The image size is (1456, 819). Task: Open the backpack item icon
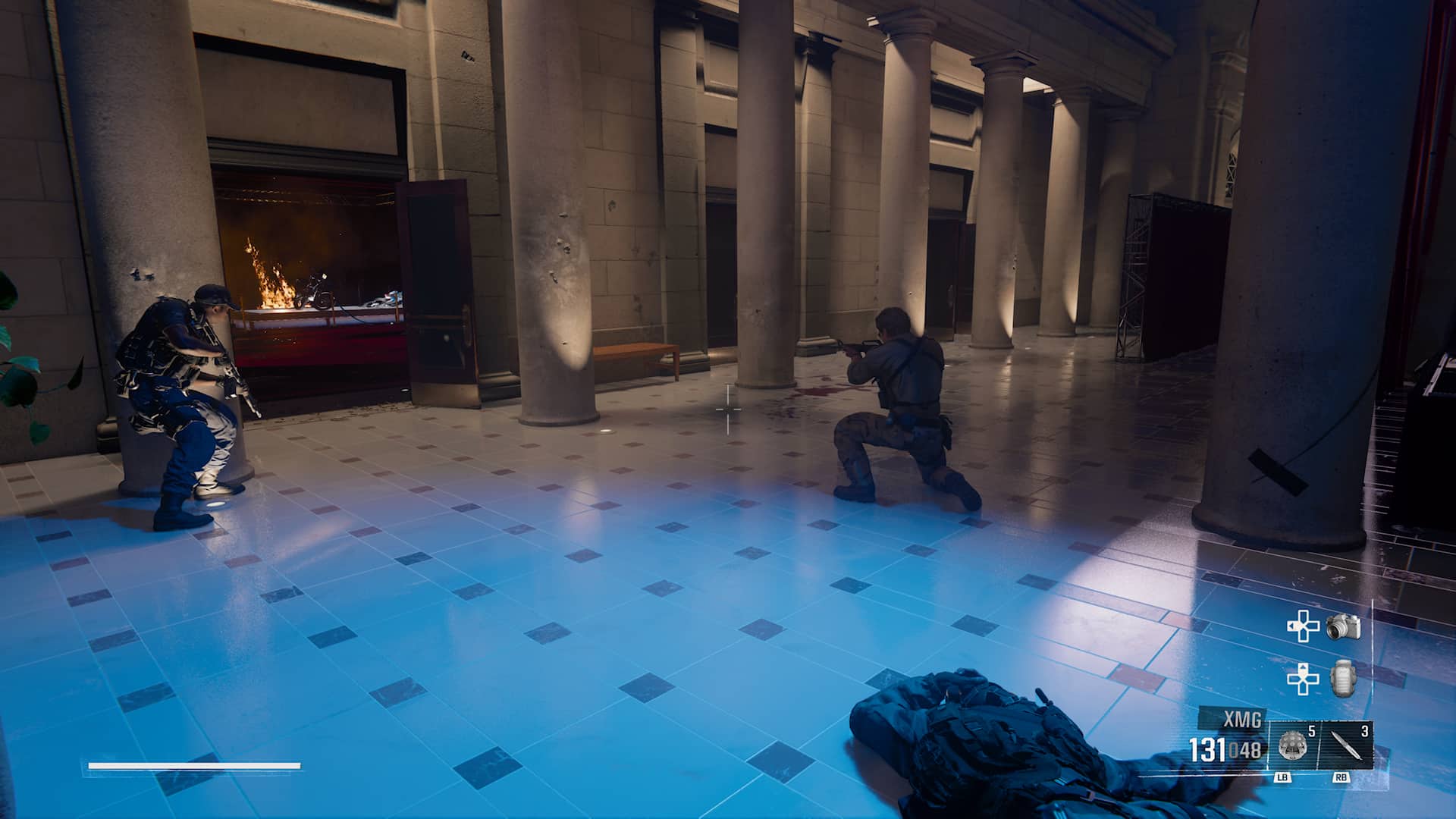tap(1343, 678)
